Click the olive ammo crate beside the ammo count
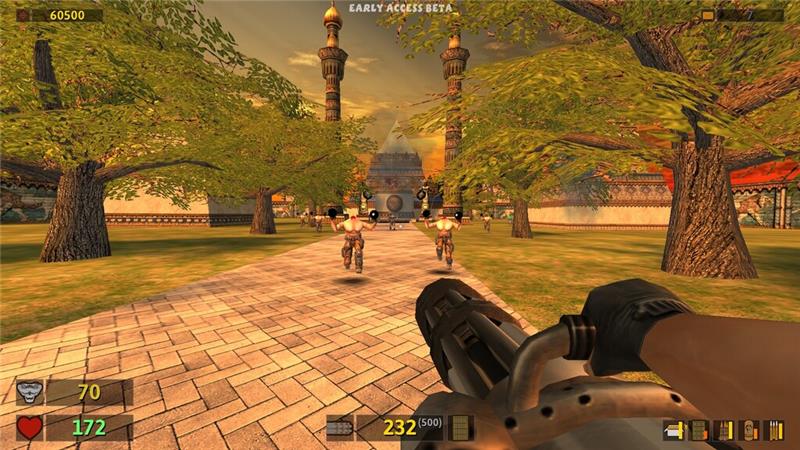 (460, 428)
